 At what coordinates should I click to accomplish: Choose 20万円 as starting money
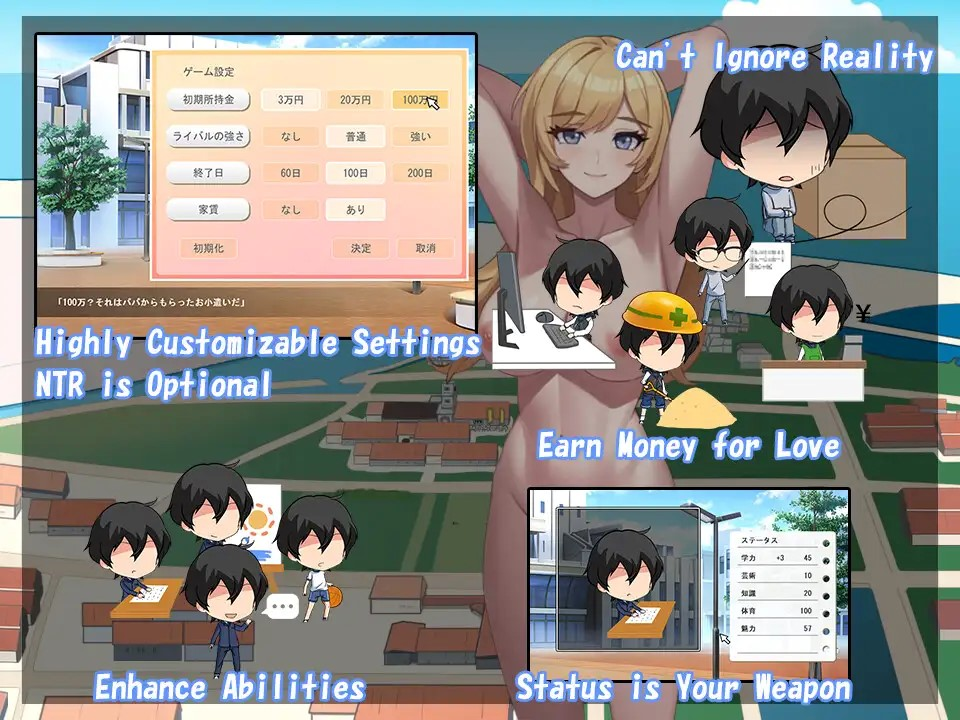[355, 100]
